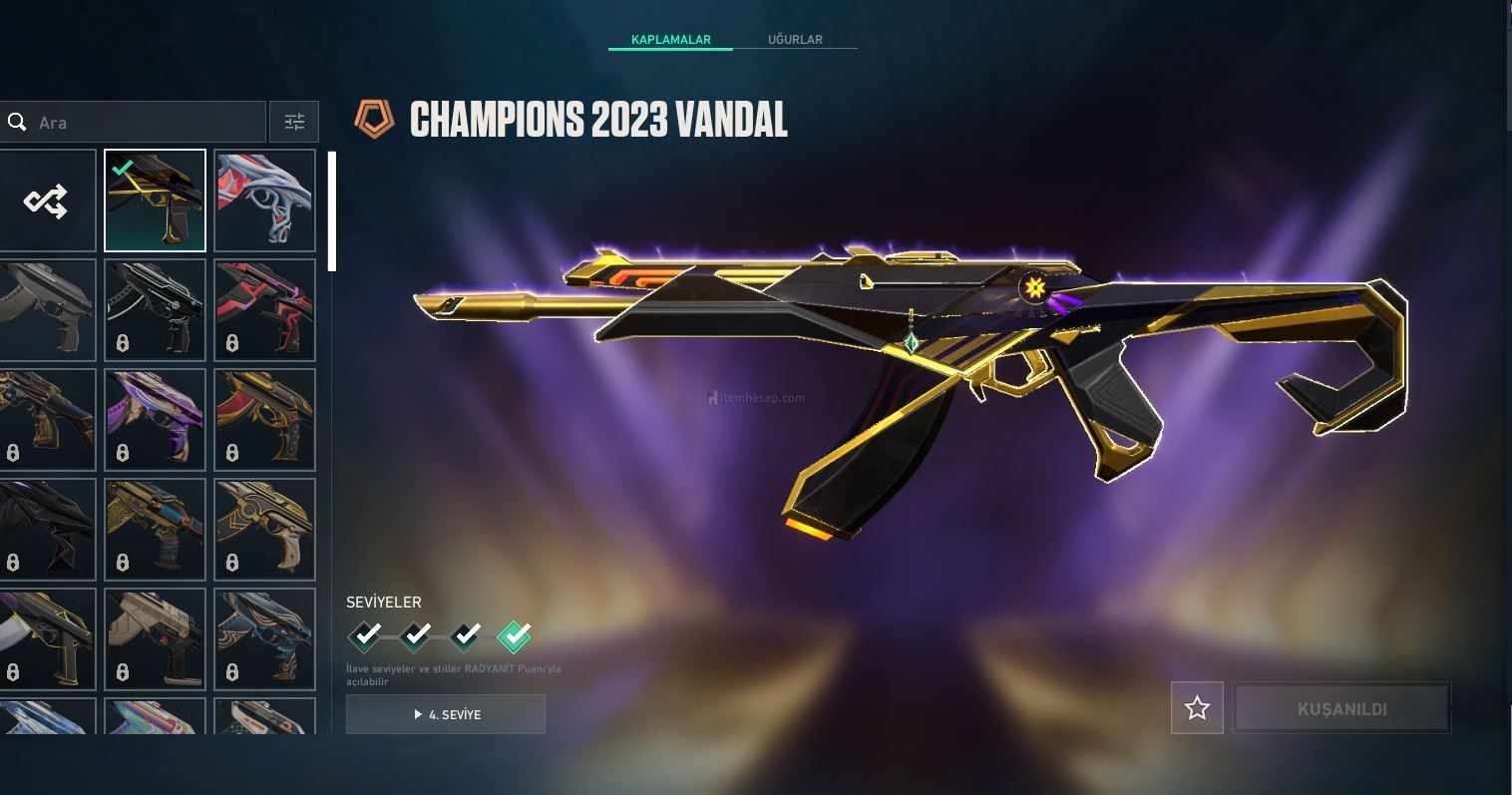Screen dimensions: 1512x795
Task: Select the highlighted fourth level checkmark
Action: [514, 635]
